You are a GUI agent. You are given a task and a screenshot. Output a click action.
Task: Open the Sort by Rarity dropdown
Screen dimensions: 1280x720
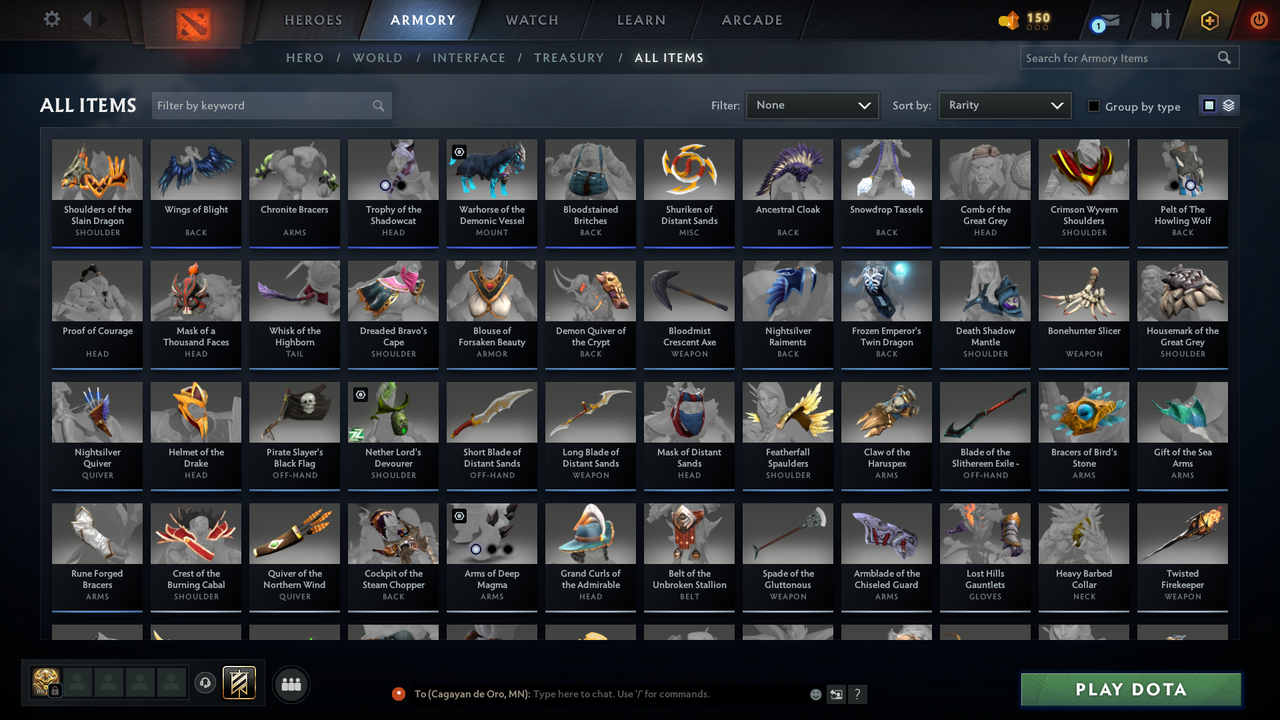[x=1004, y=104]
